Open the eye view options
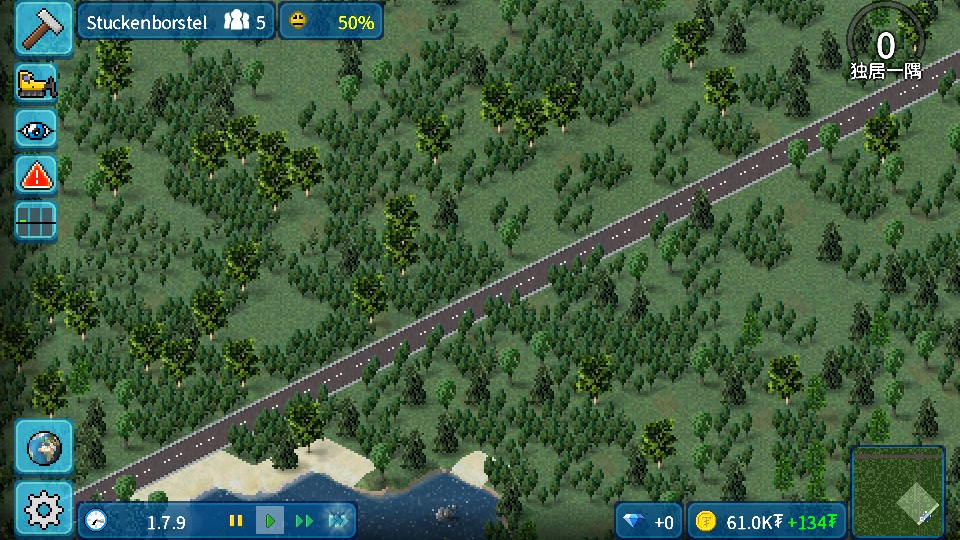Viewport: 960px width, 540px height. [x=36, y=129]
